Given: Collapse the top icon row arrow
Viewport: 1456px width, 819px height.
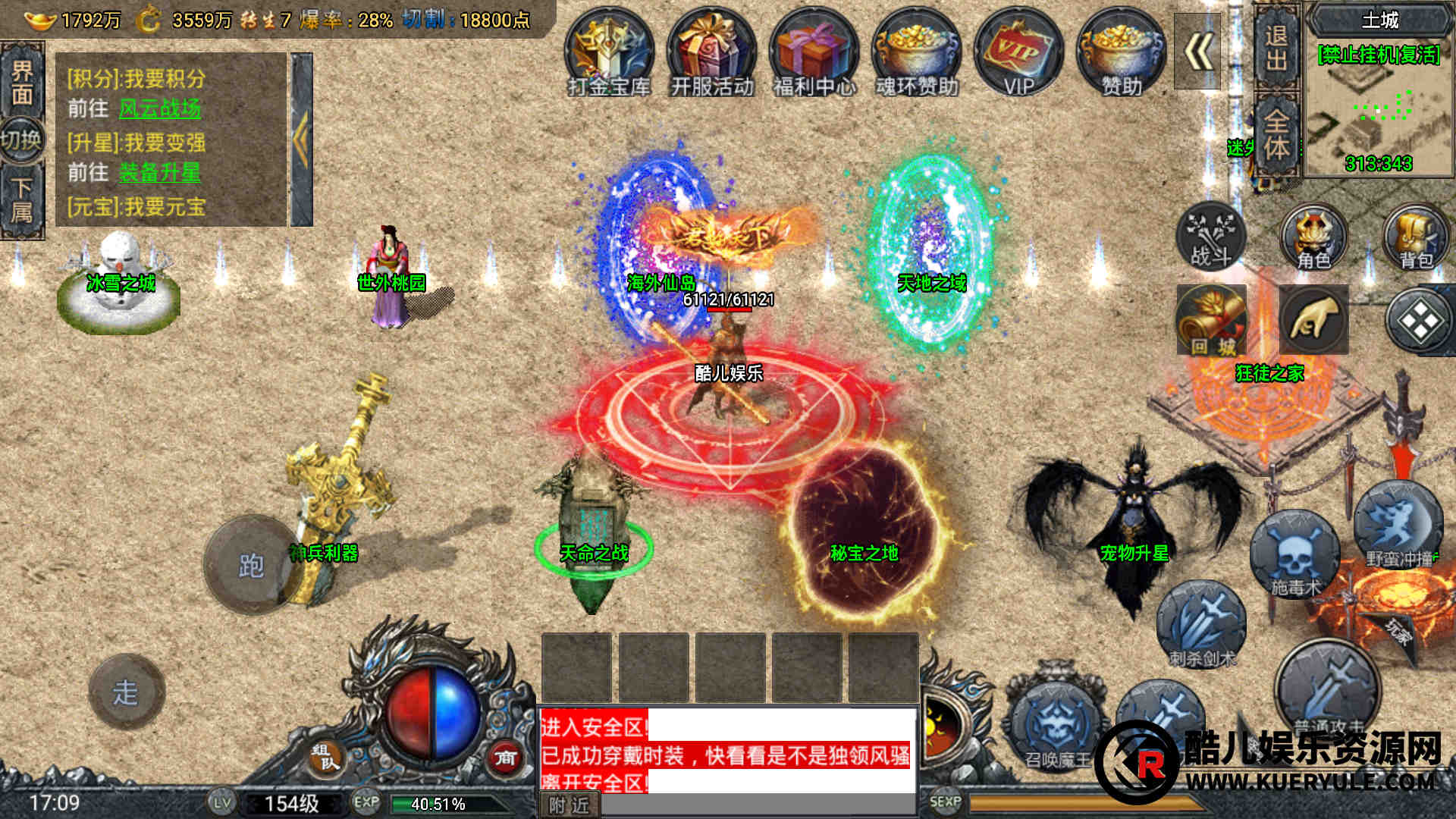Looking at the screenshot, I should (1197, 52).
